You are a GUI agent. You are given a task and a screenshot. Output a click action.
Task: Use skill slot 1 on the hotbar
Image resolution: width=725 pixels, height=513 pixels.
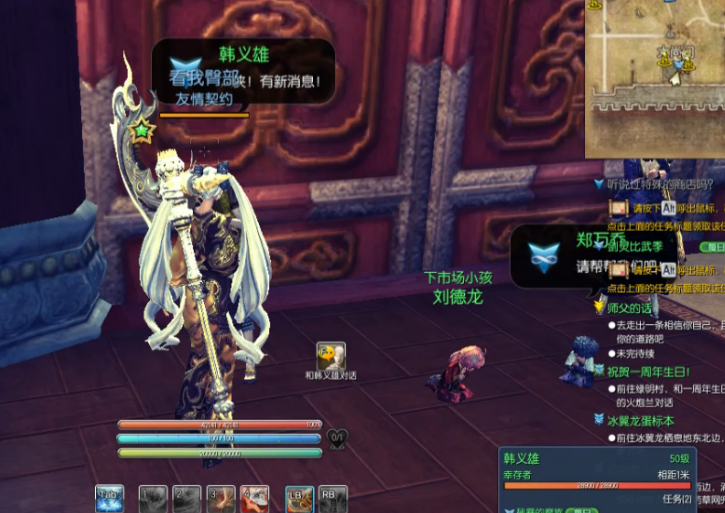(152, 498)
